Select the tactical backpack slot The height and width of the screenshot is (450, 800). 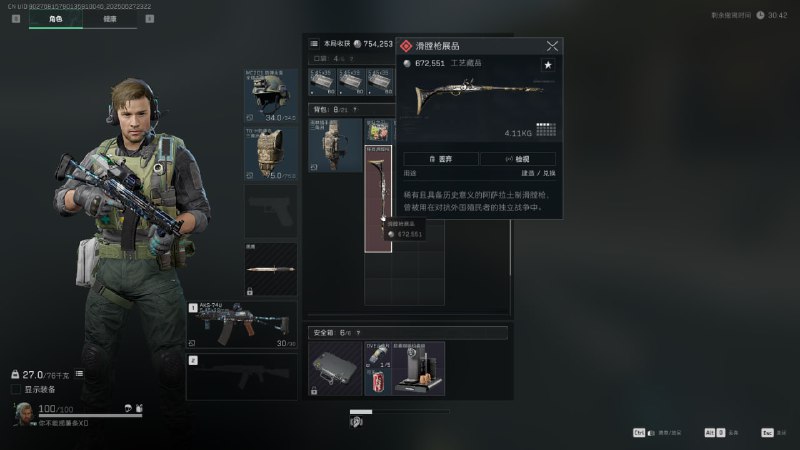334,146
